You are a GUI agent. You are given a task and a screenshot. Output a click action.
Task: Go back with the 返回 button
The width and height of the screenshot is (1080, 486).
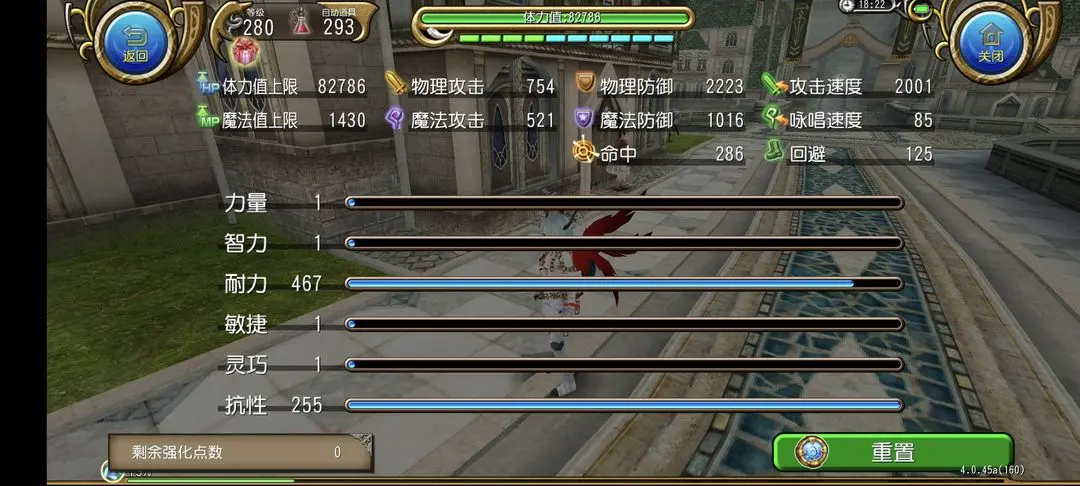tap(135, 41)
